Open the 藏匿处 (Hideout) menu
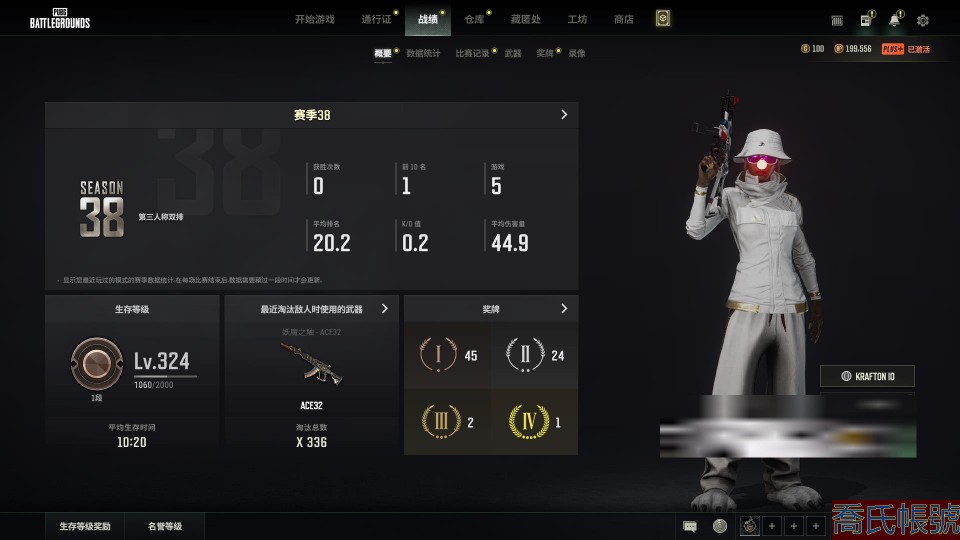Screen dimensions: 960x540 526,19
